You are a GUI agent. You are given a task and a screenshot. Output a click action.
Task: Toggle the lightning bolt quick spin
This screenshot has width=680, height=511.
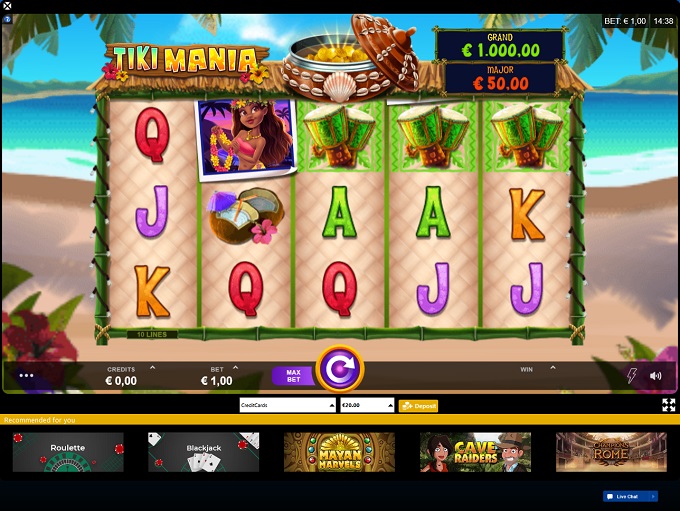(631, 376)
